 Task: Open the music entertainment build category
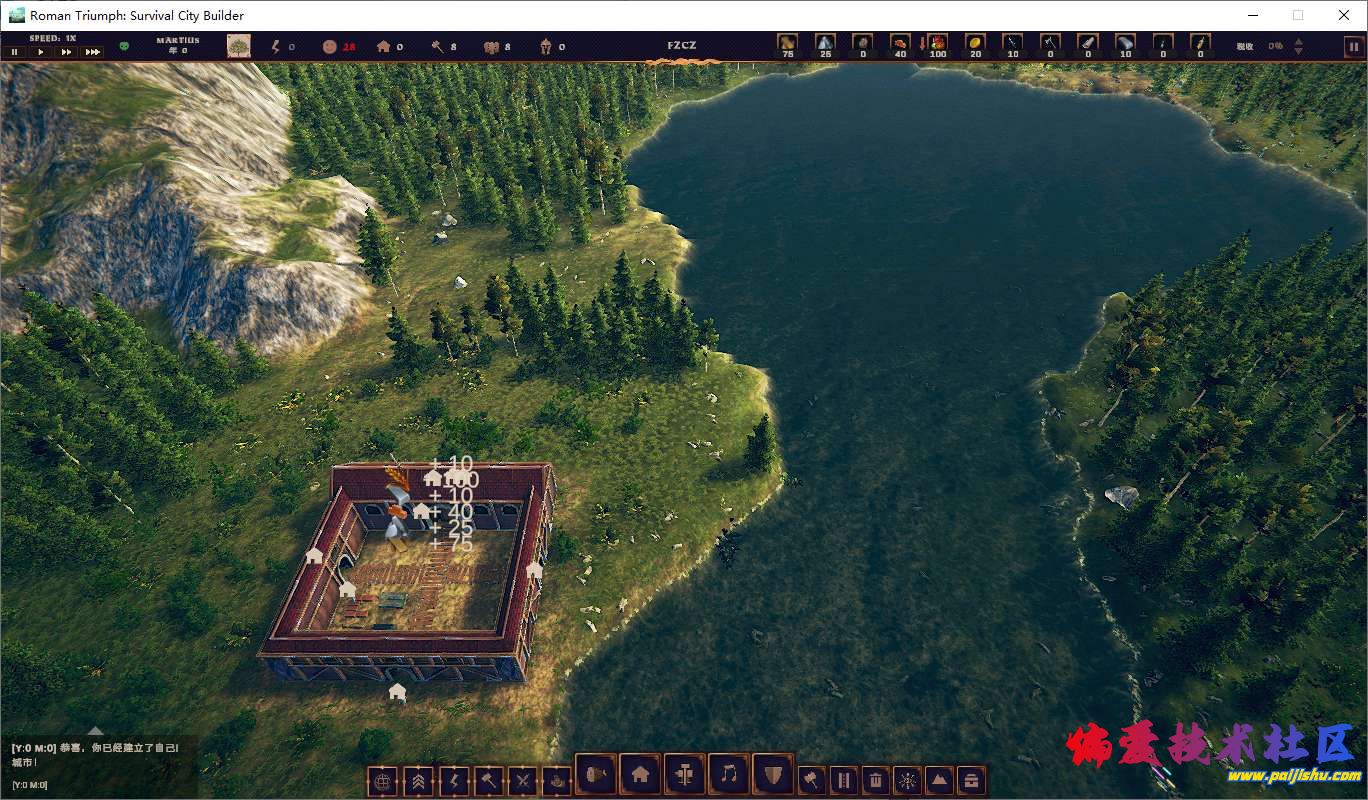coord(729,773)
